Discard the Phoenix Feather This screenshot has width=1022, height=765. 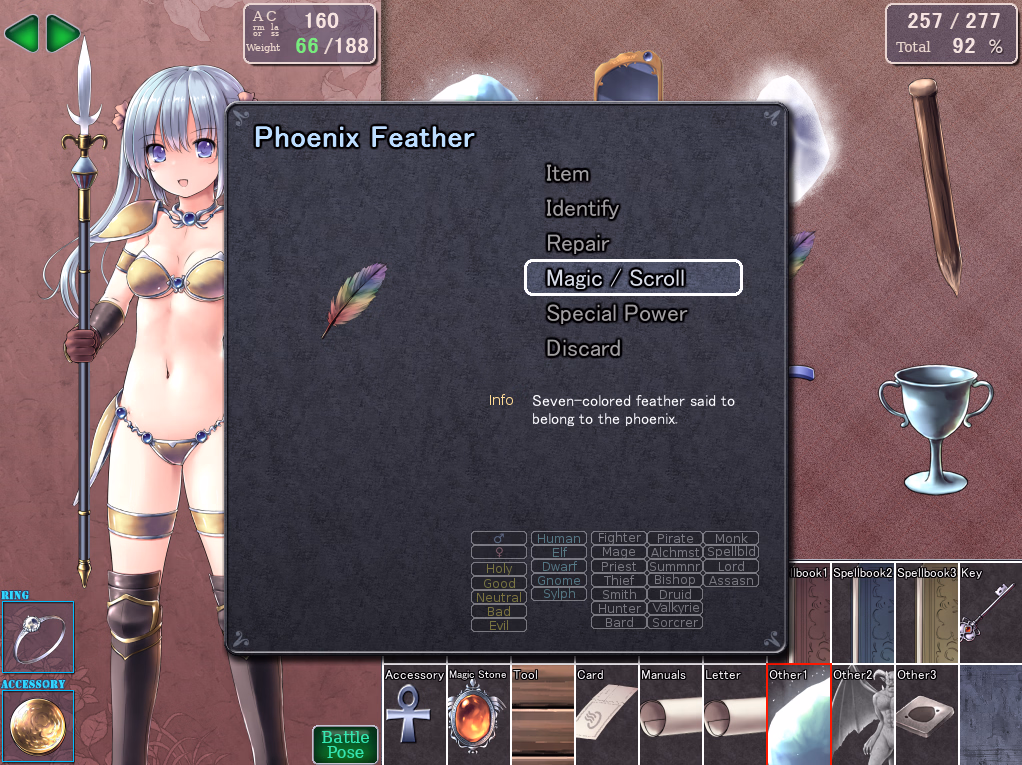pyautogui.click(x=583, y=349)
